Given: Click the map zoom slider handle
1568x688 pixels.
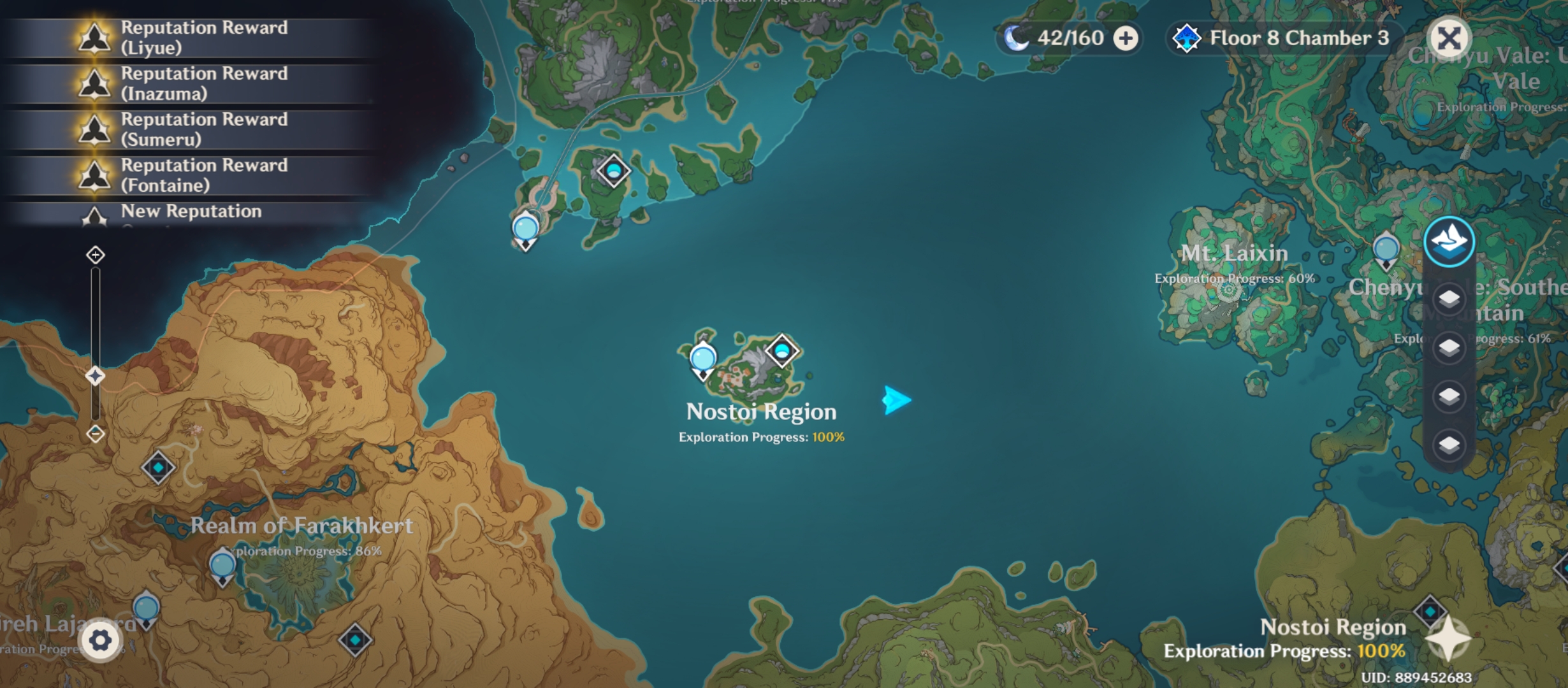Looking at the screenshot, I should click(x=96, y=376).
